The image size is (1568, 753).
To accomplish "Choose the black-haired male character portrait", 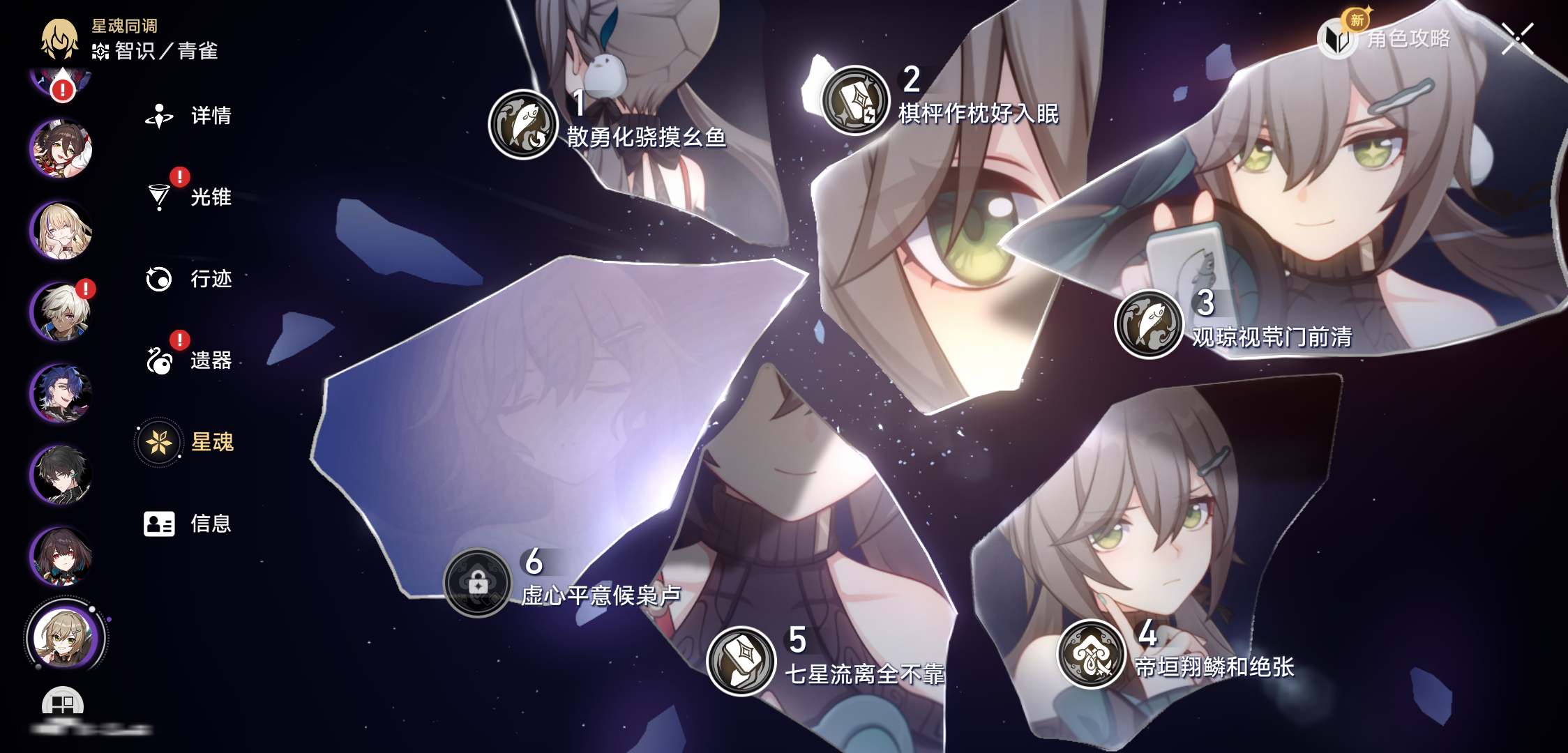I will pyautogui.click(x=61, y=475).
